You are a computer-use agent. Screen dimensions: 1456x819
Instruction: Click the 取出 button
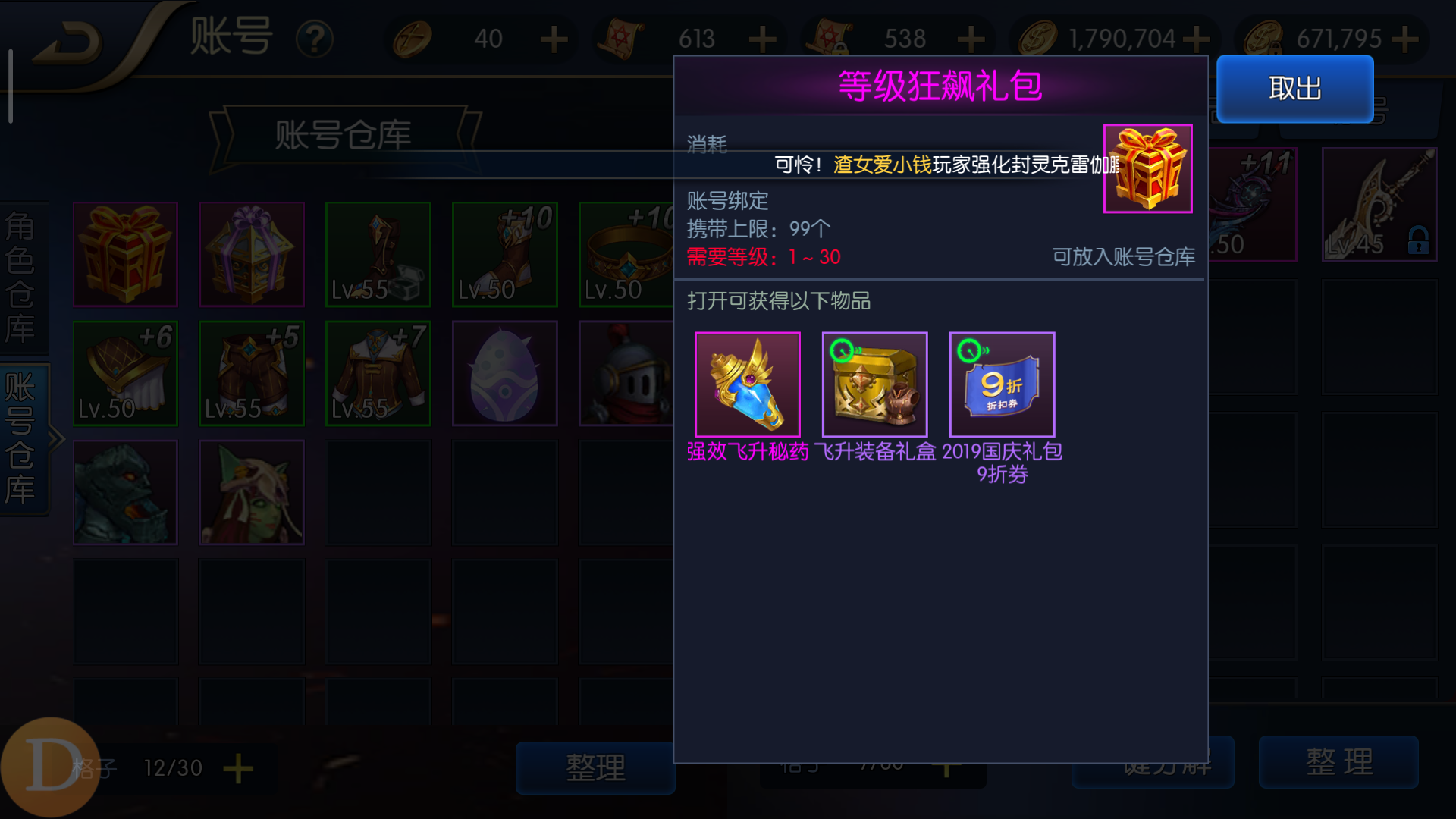click(1293, 89)
